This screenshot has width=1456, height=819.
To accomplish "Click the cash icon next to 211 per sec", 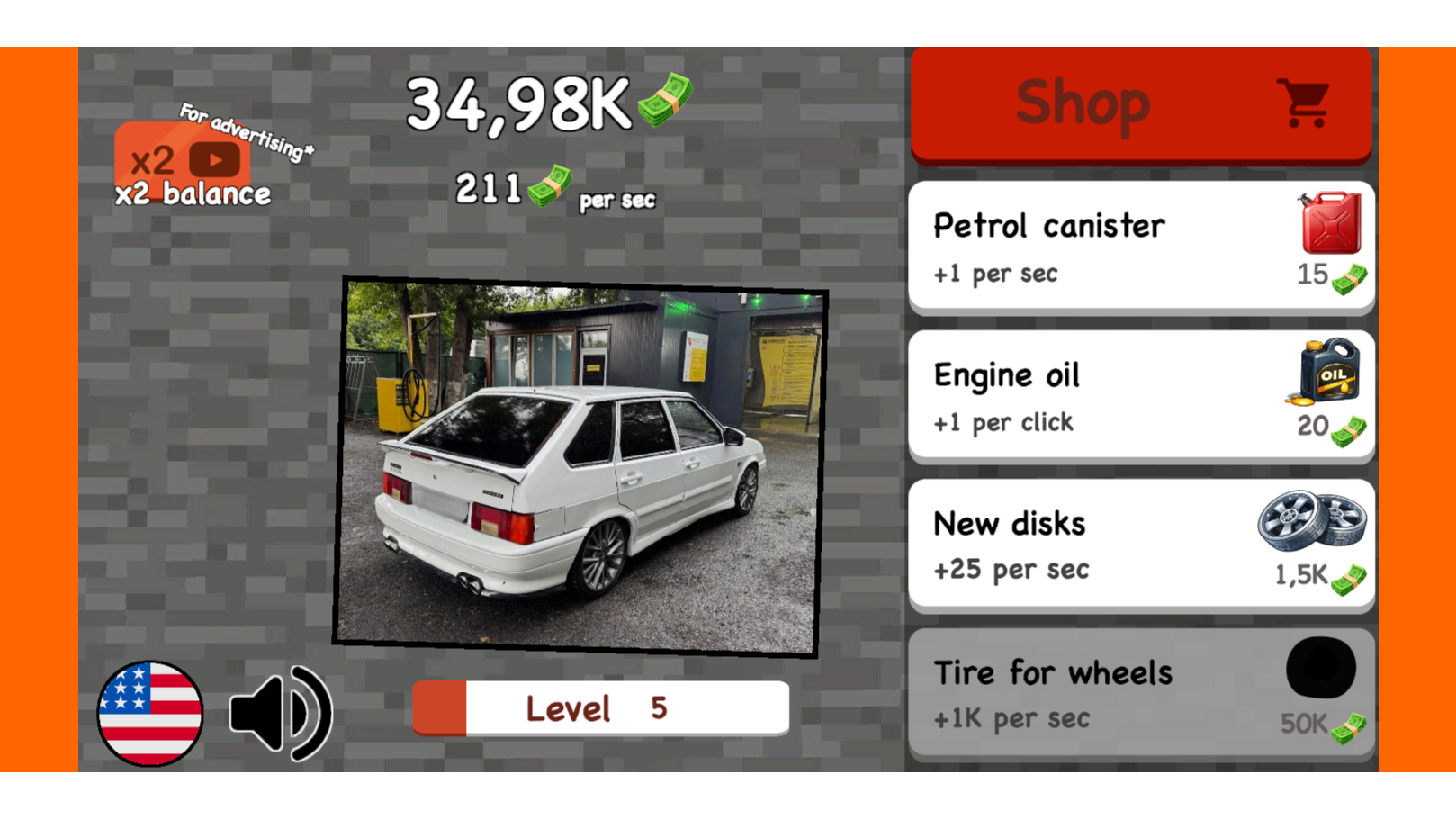I will [550, 188].
